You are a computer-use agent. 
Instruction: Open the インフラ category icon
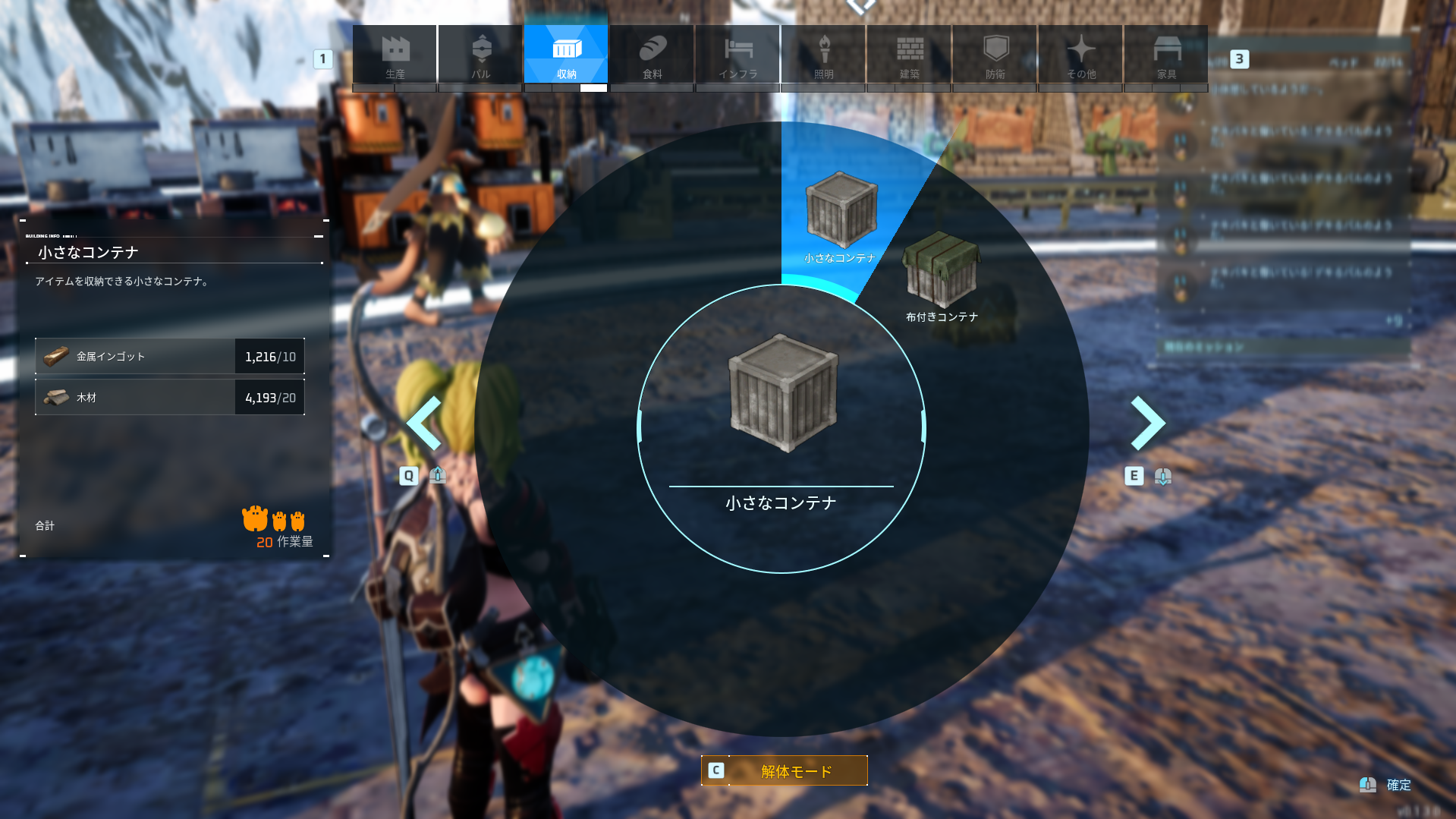click(x=737, y=53)
